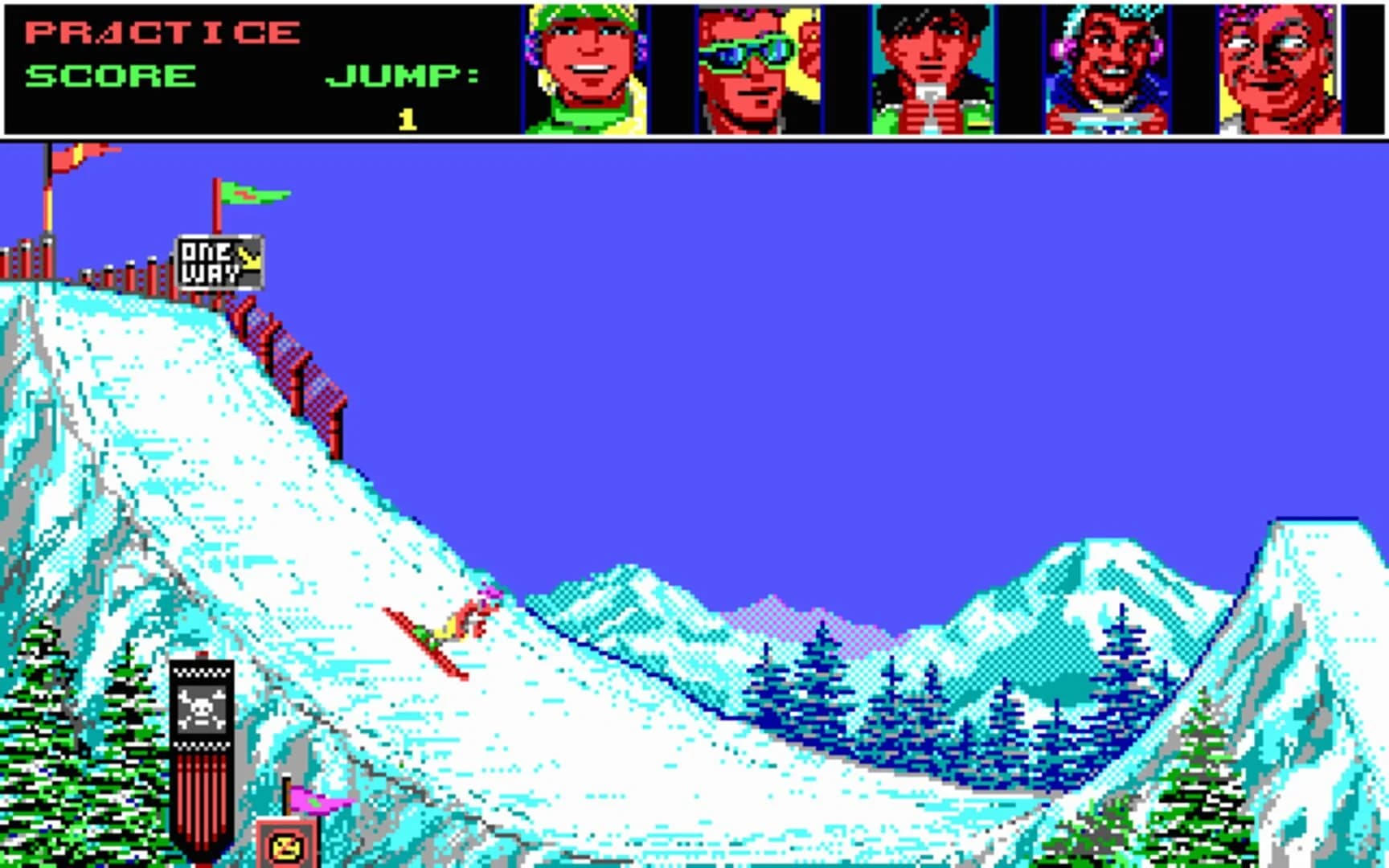The width and height of the screenshot is (1389, 868).
Task: Expand the yellow arrow on ONE WAY sign
Action: (249, 257)
